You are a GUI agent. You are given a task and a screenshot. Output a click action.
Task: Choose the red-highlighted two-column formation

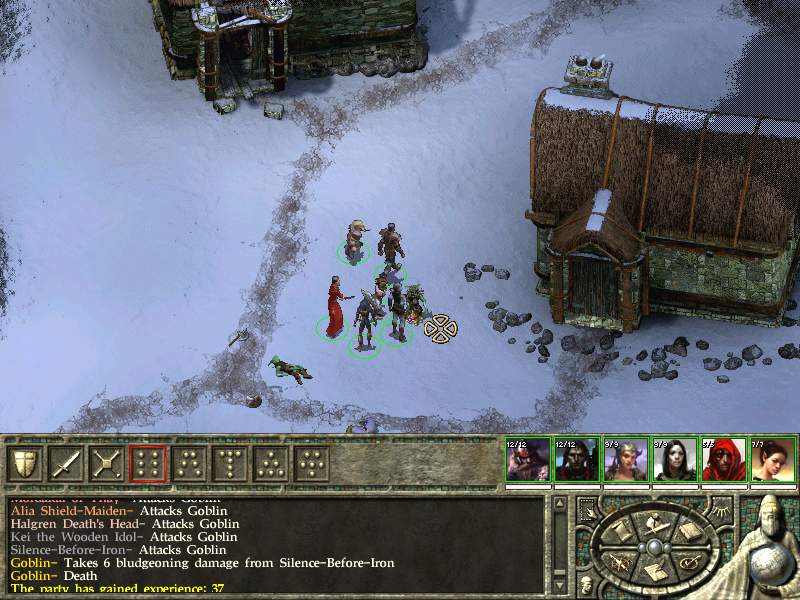[x=148, y=463]
